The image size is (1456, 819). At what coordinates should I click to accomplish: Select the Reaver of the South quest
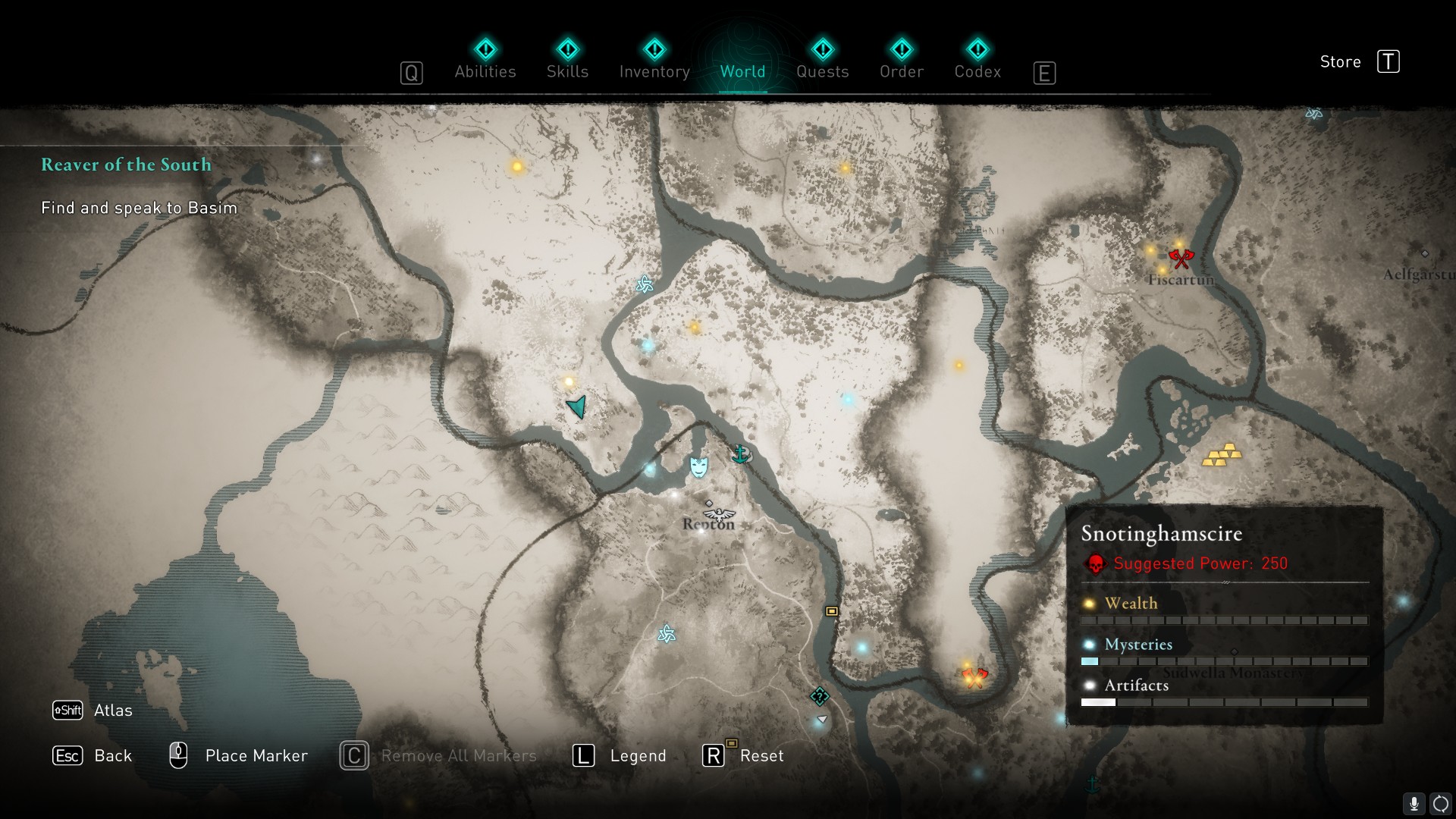click(x=126, y=165)
